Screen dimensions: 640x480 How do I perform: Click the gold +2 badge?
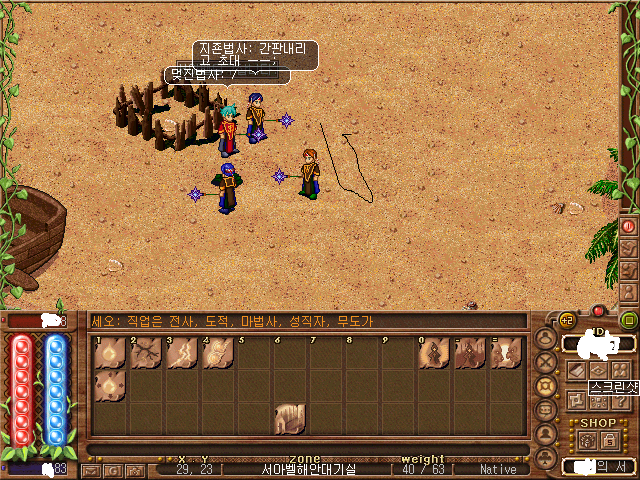pos(567,320)
